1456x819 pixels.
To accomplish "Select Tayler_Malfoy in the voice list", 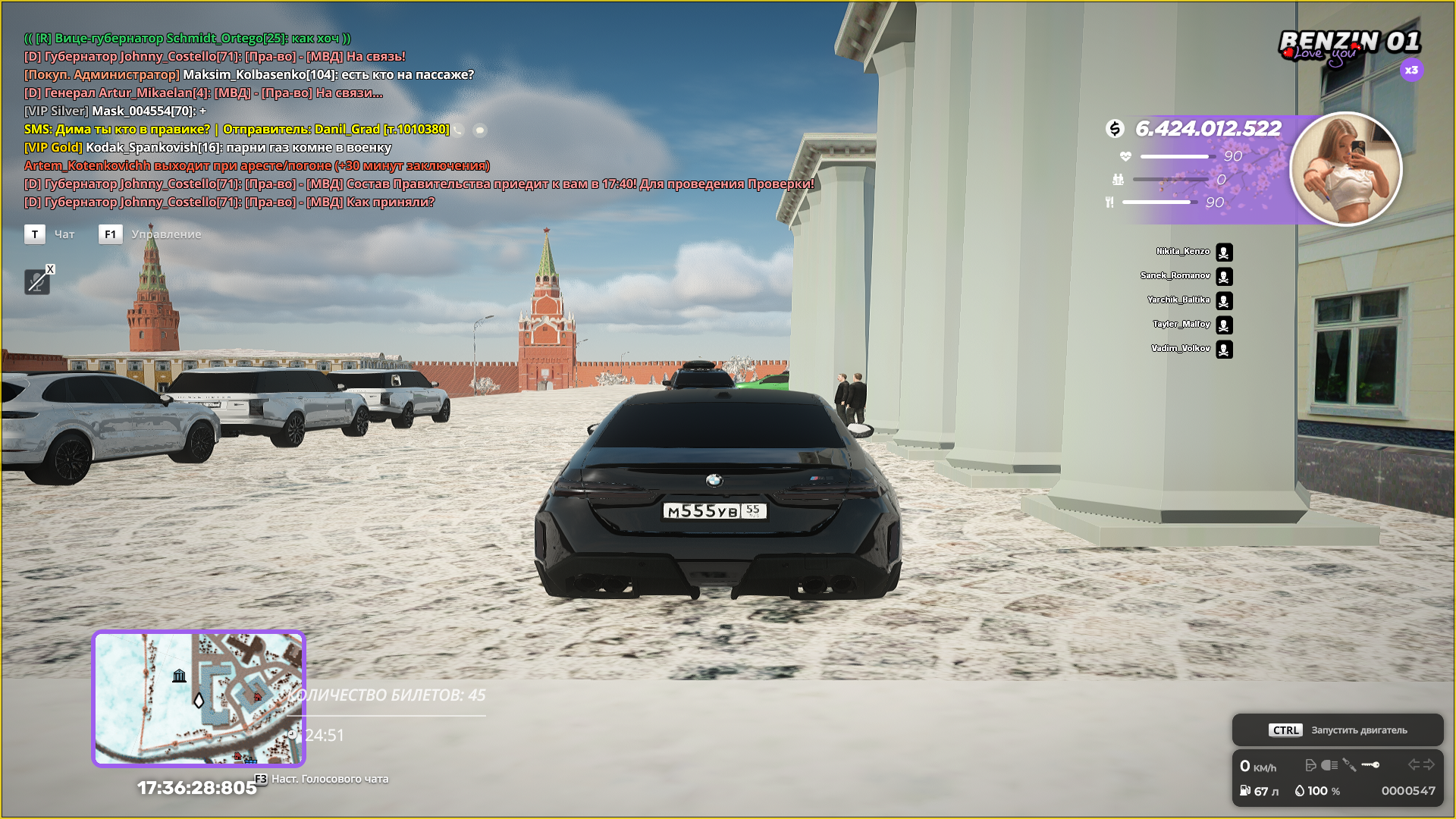I will [x=1181, y=325].
